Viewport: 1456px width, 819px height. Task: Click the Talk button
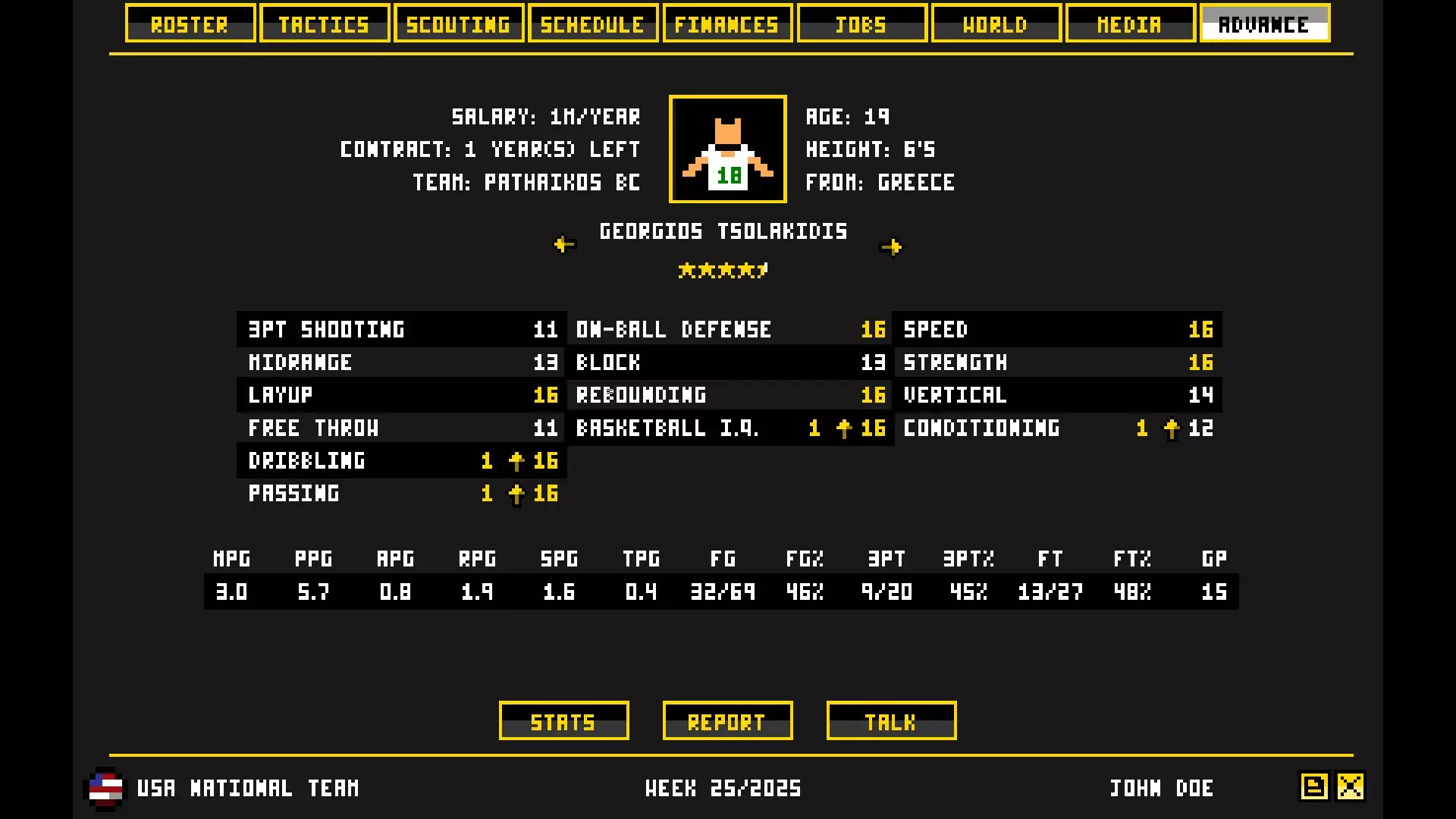pyautogui.click(x=891, y=720)
